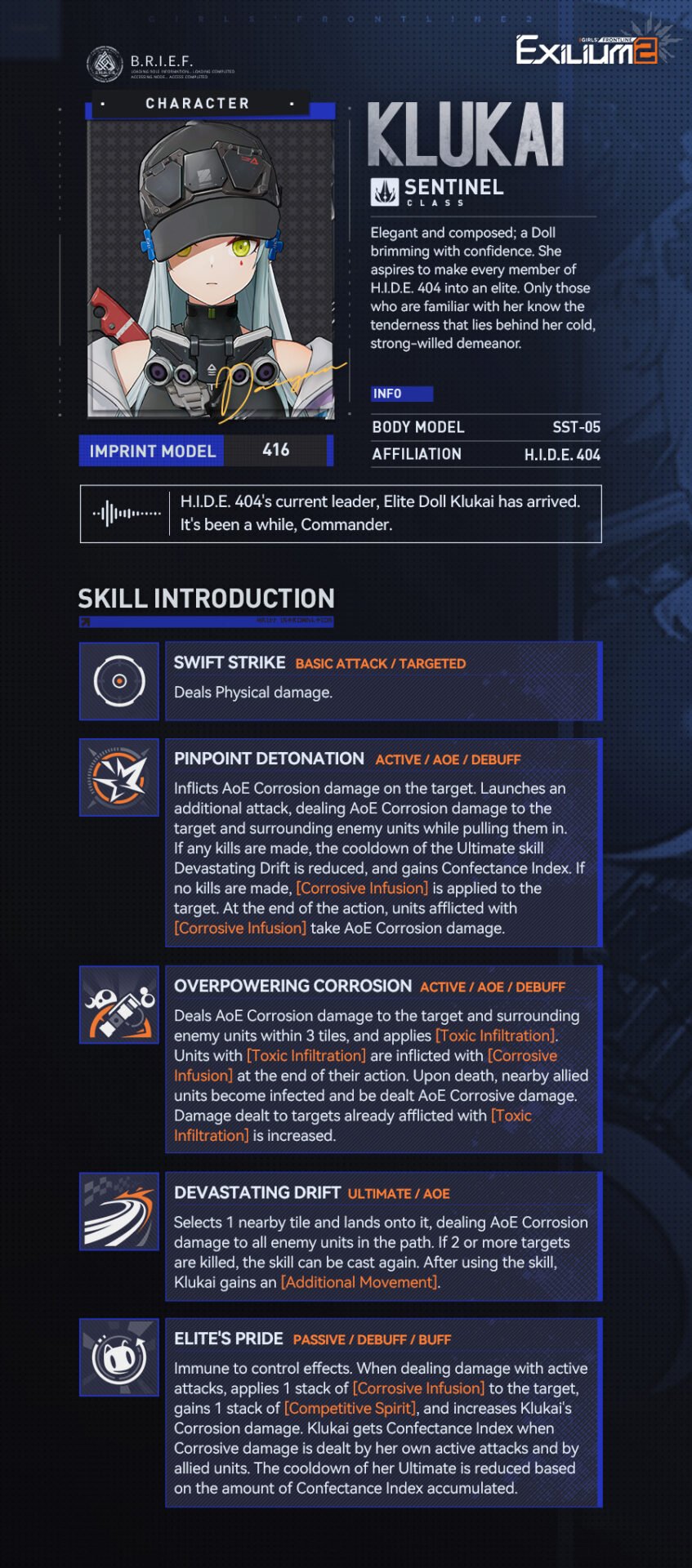Click the Elite's Pride passive icon
The image size is (692, 1568).
119,1357
